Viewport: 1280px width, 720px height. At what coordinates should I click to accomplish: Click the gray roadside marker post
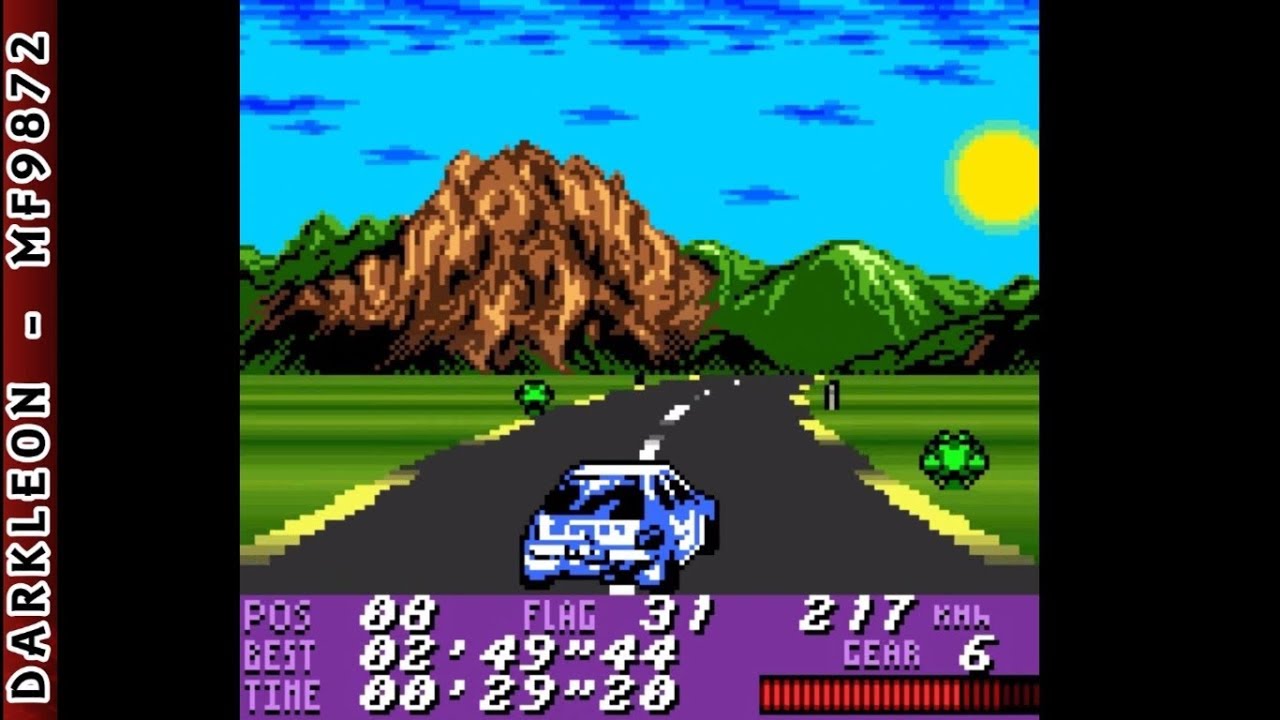832,395
